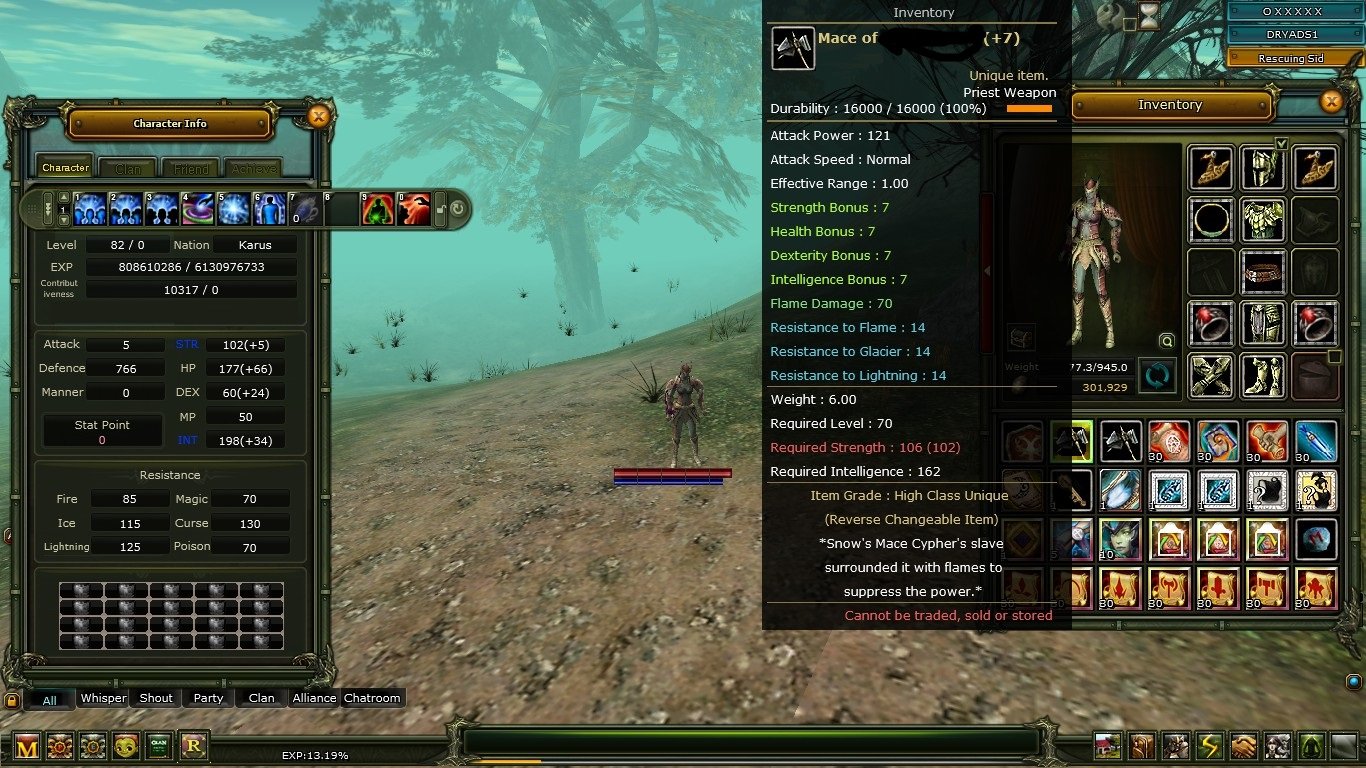Click the house town icon

[x=1107, y=747]
